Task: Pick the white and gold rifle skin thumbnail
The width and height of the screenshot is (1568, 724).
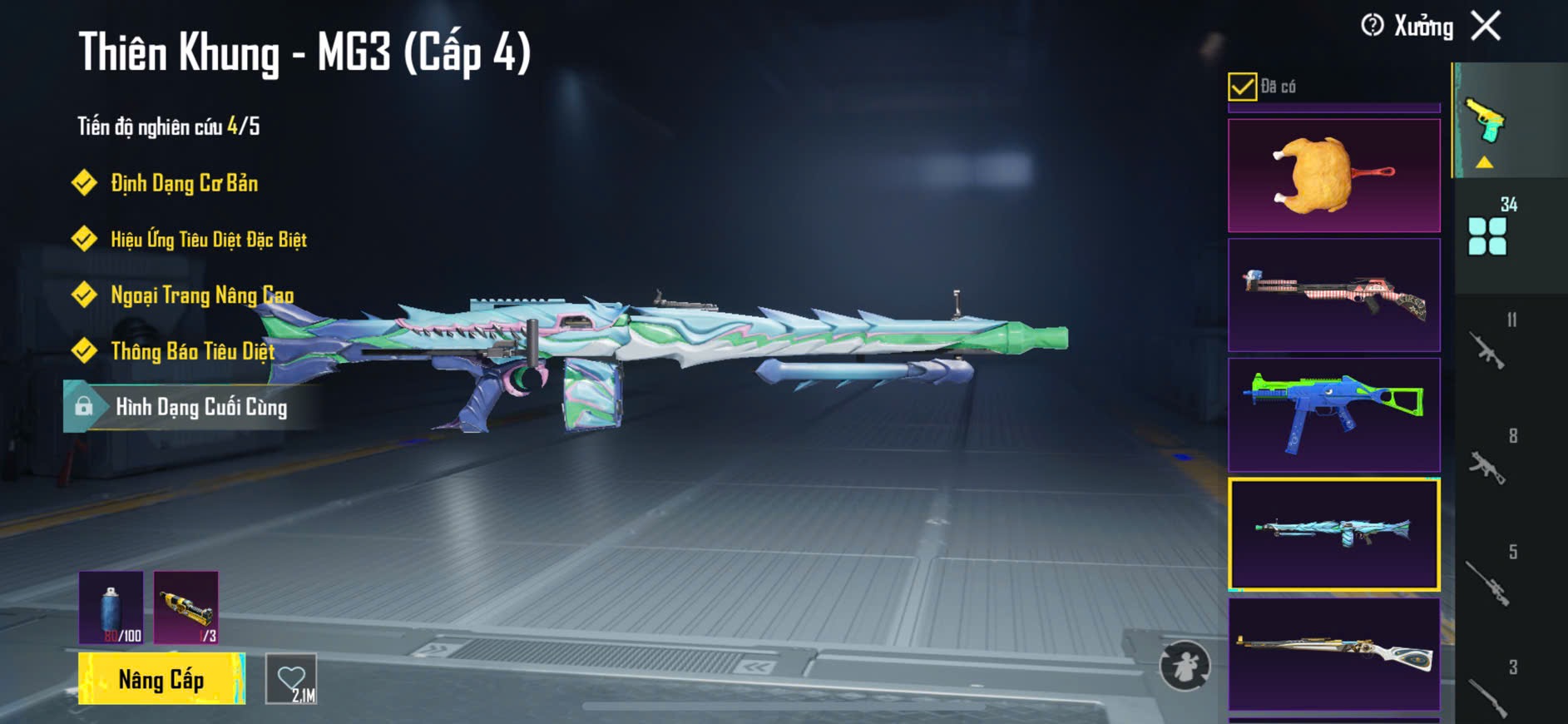Action: tap(1333, 654)
